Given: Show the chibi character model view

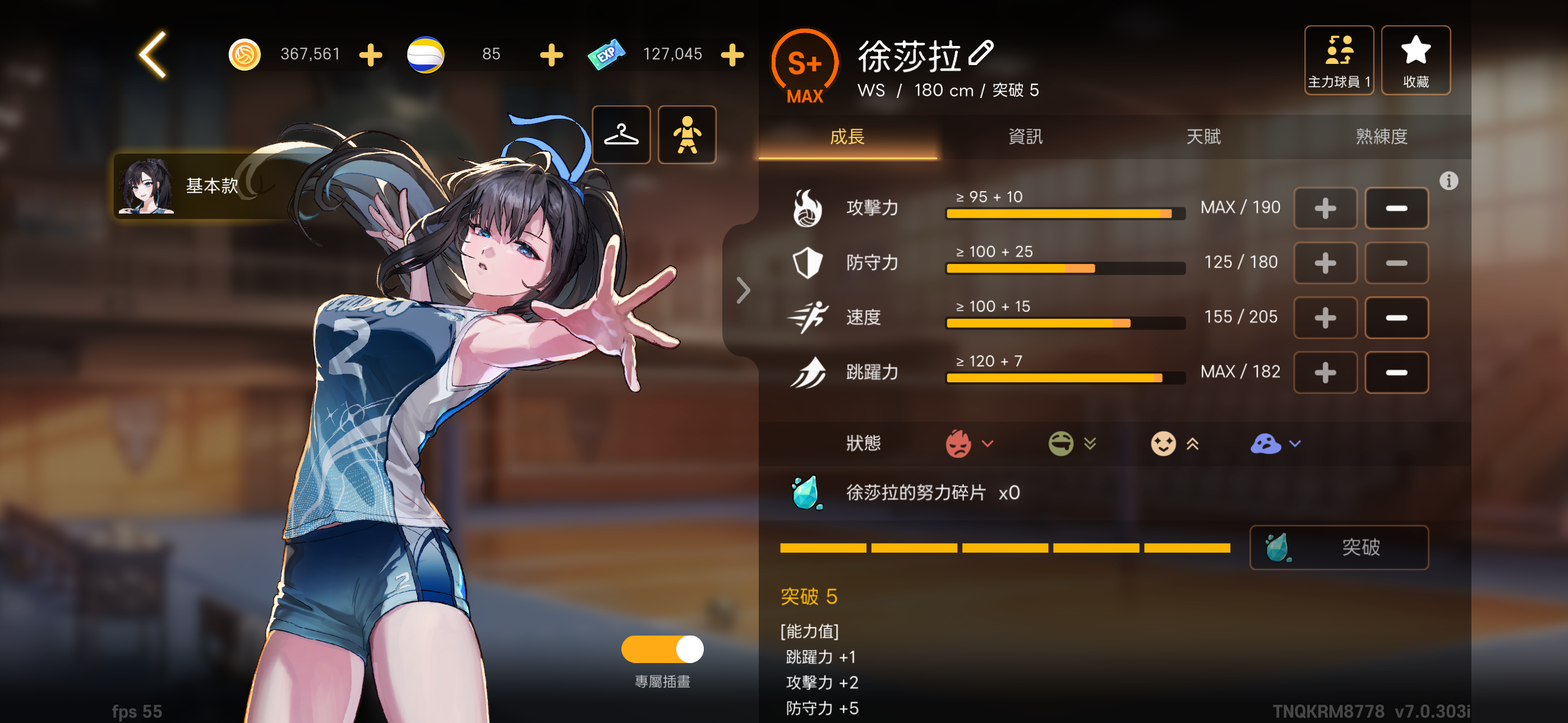Looking at the screenshot, I should [686, 135].
